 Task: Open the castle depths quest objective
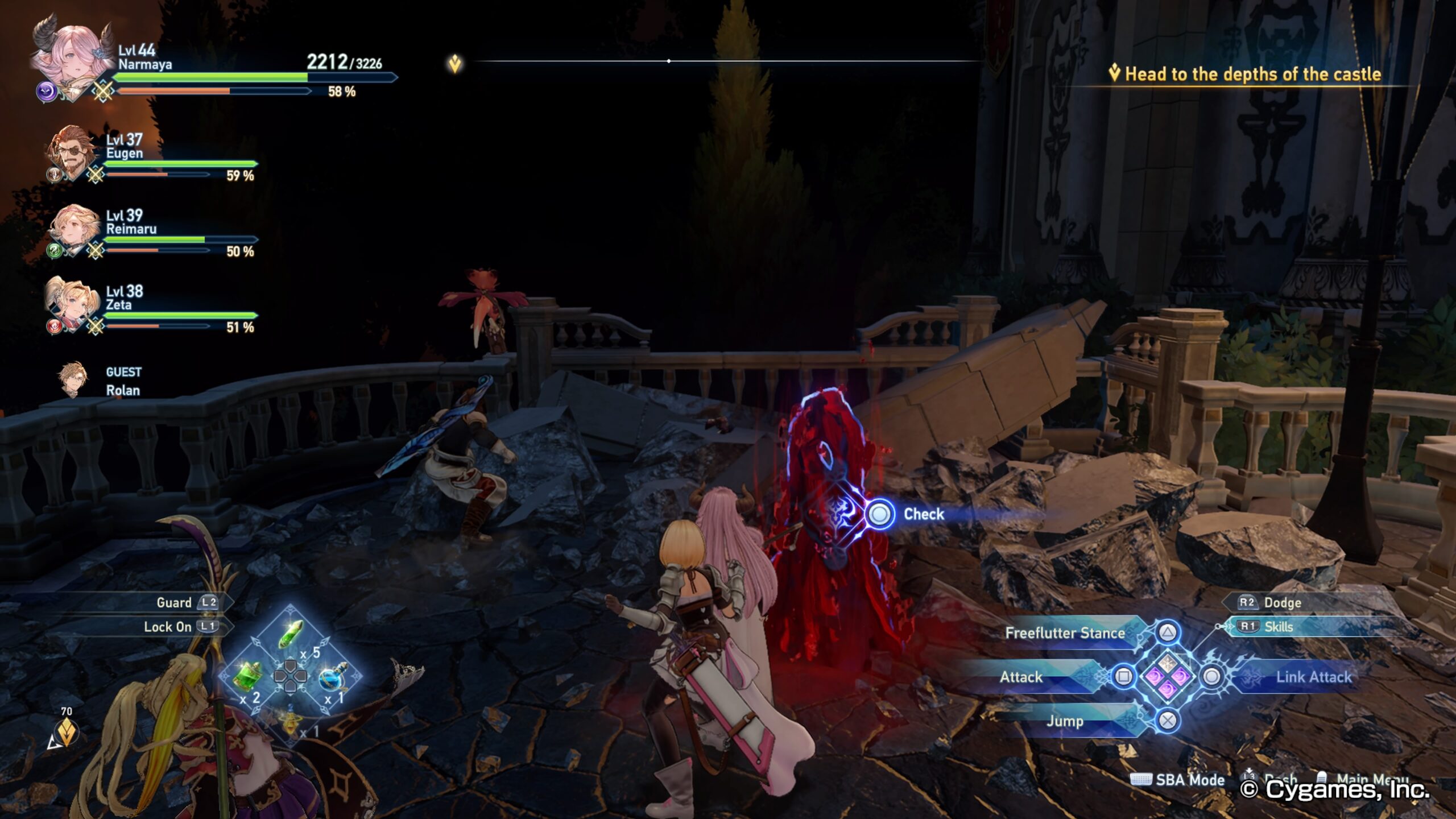(x=1251, y=74)
